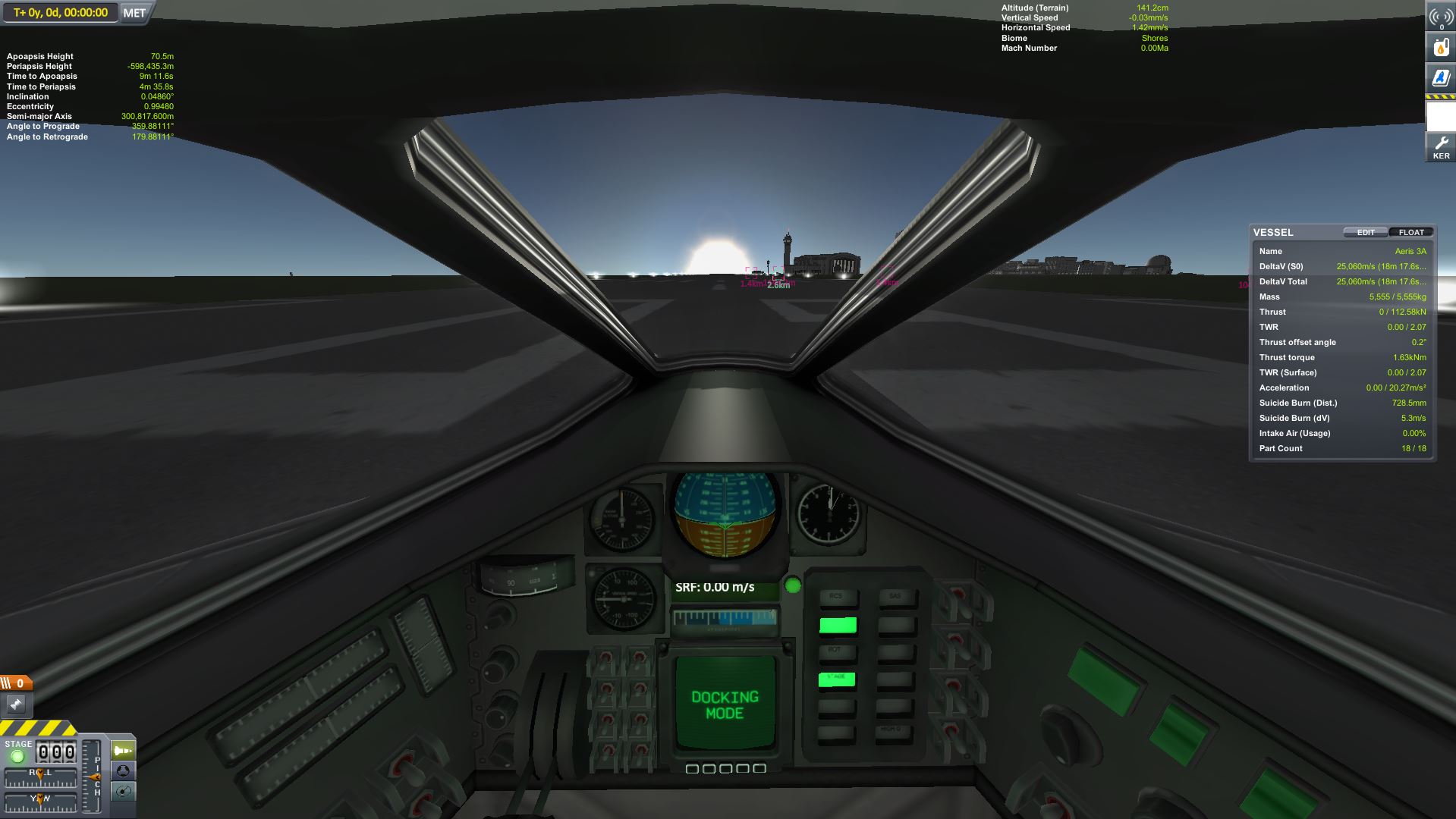Viewport: 1456px width, 819px height.
Task: Toggle FLOAT on the Vessel panel
Action: click(1410, 233)
